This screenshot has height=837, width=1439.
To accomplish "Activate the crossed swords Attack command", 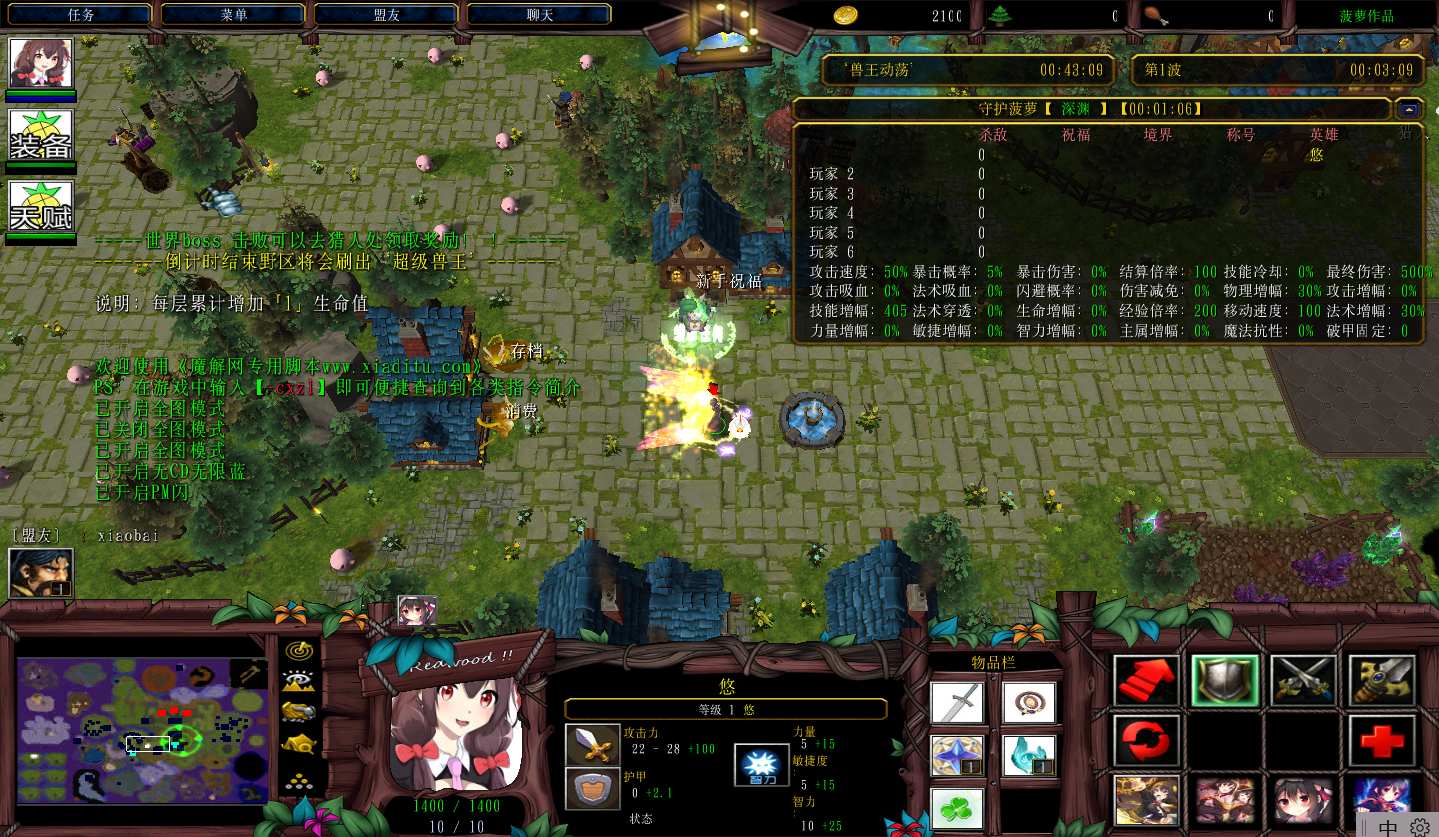I will click(1304, 681).
